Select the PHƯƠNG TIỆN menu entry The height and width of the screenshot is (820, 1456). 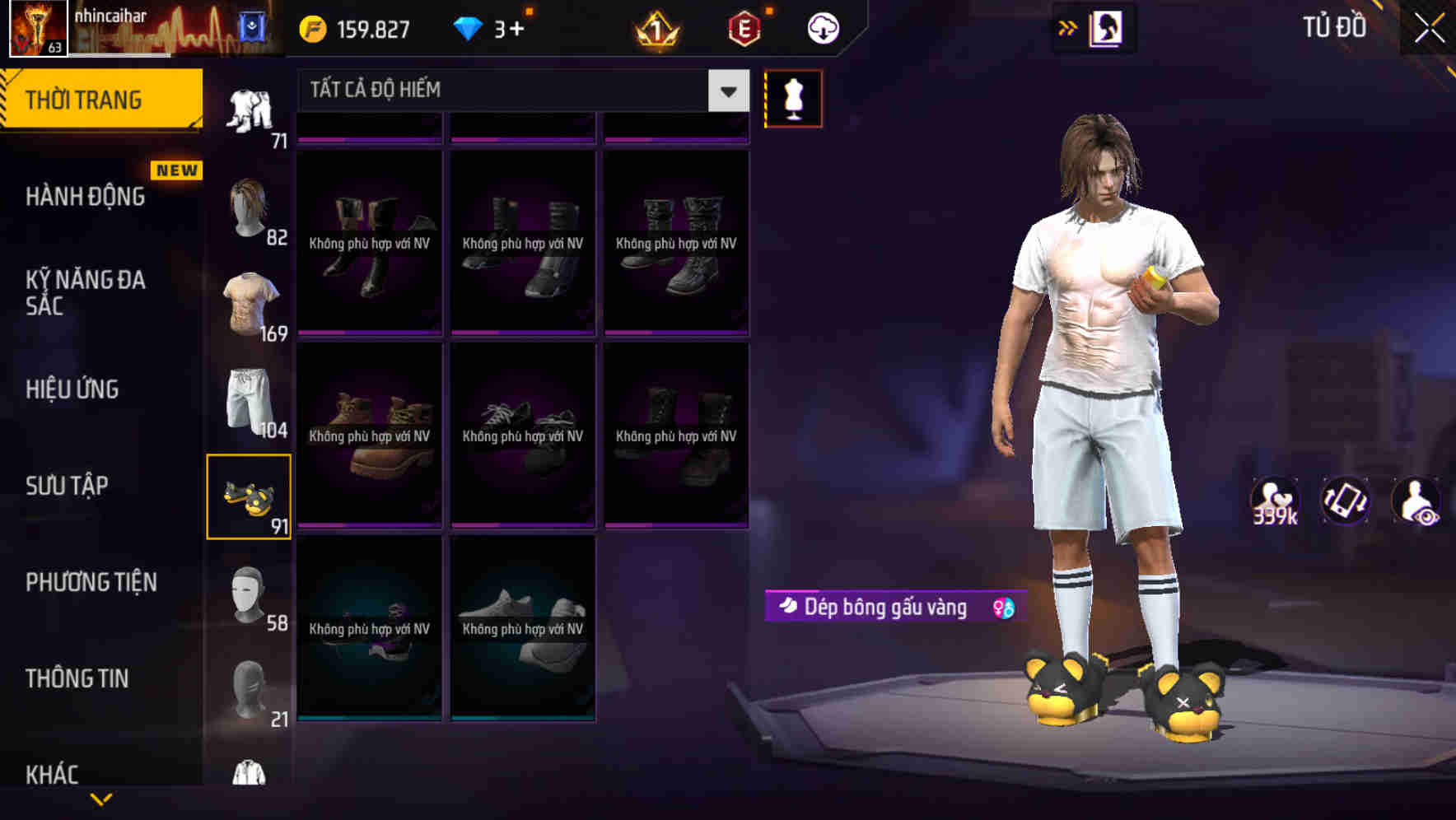coord(91,582)
